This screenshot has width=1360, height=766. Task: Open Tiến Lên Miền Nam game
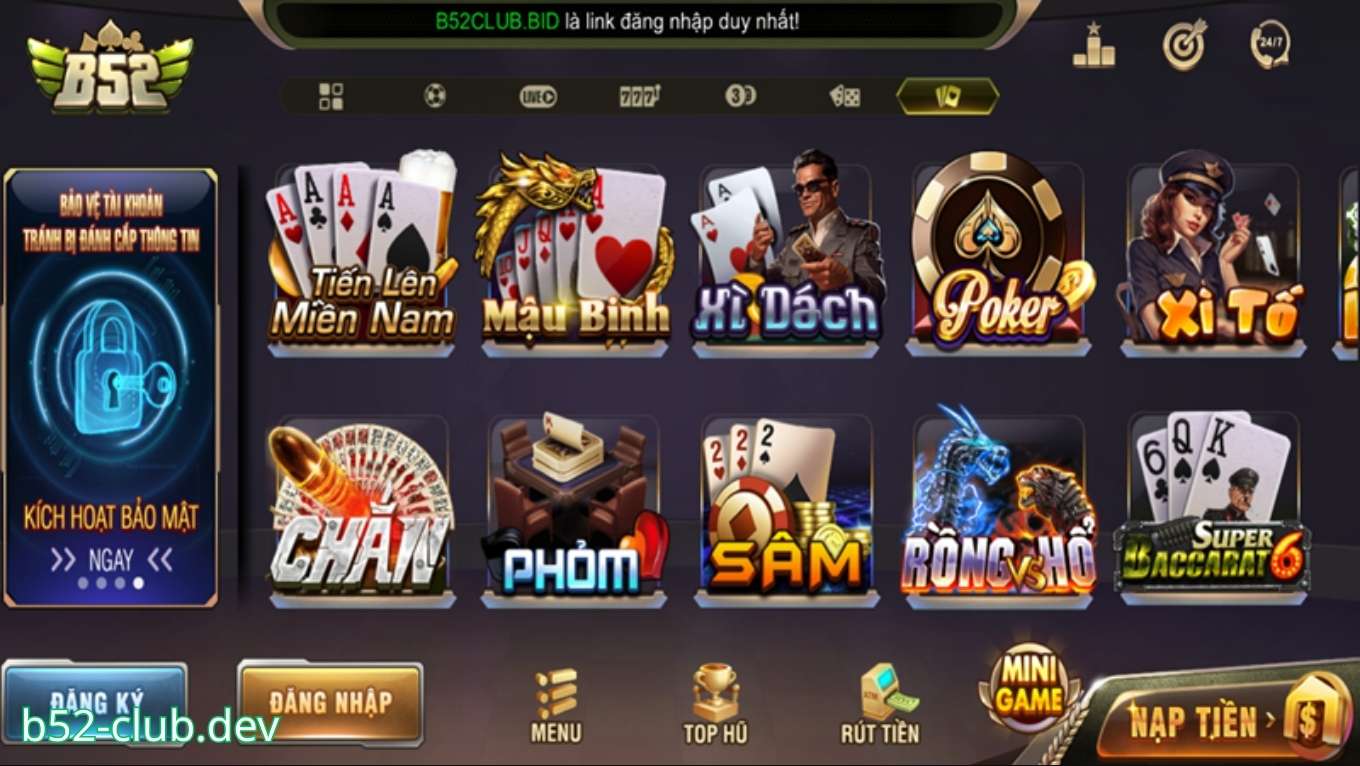pos(360,255)
